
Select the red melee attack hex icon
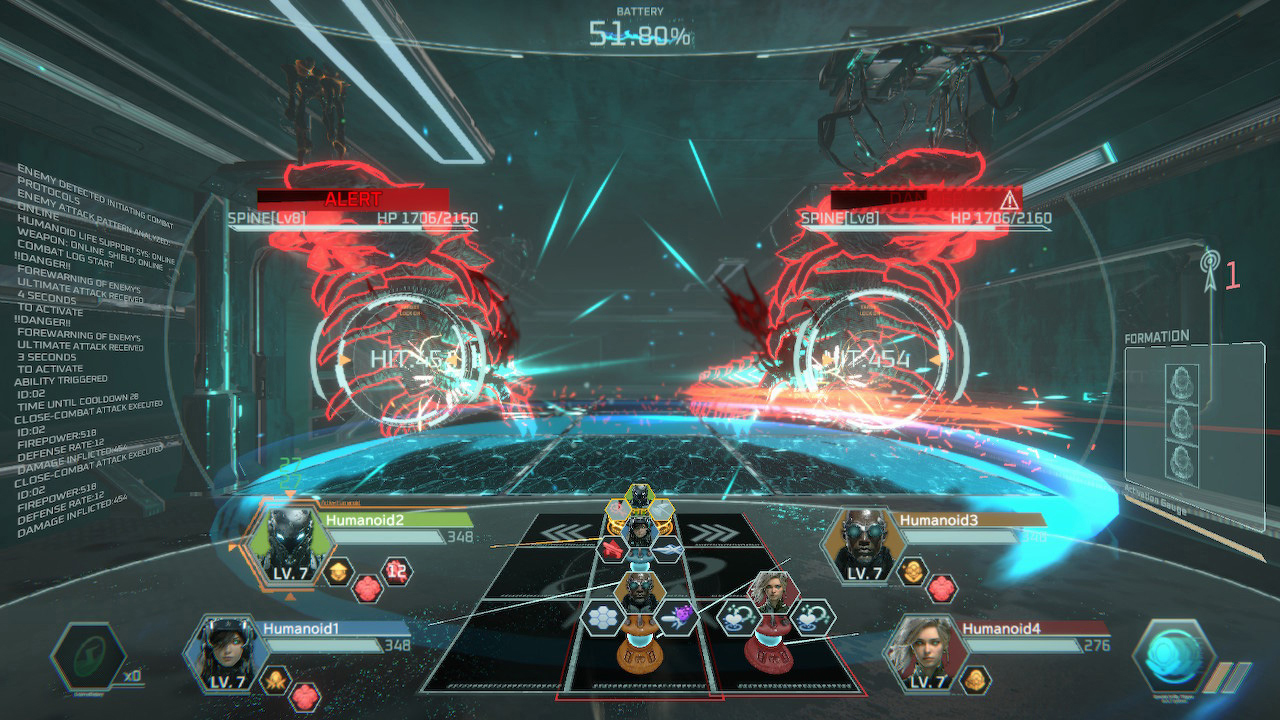(611, 548)
